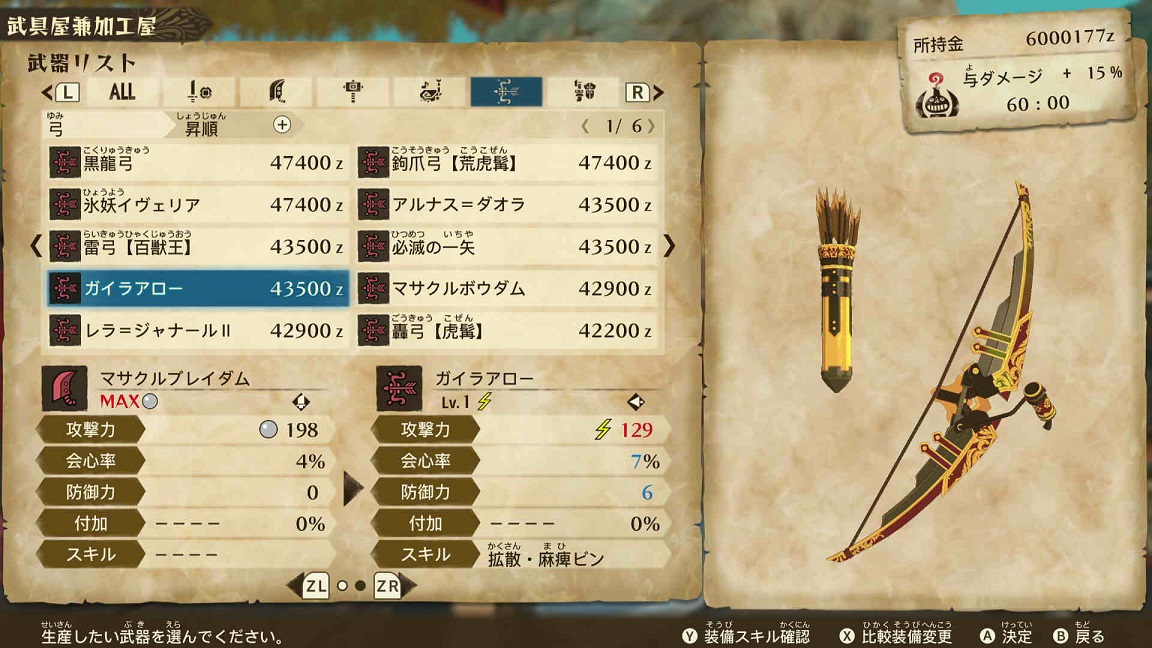Open the sword and shield weapon tab
This screenshot has height=648, width=1152.
tap(200, 92)
